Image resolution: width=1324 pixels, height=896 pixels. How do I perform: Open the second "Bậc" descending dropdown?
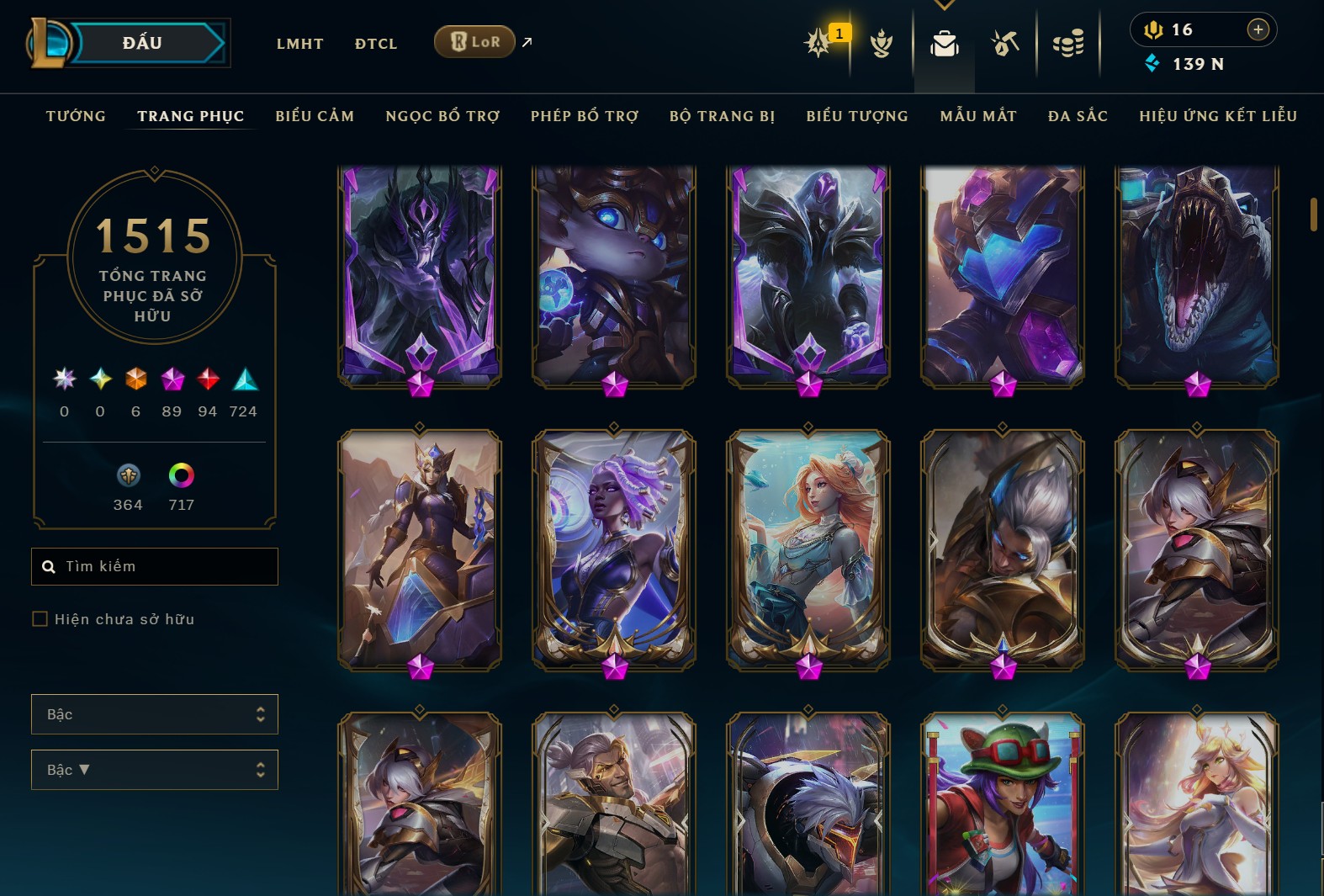coord(155,769)
